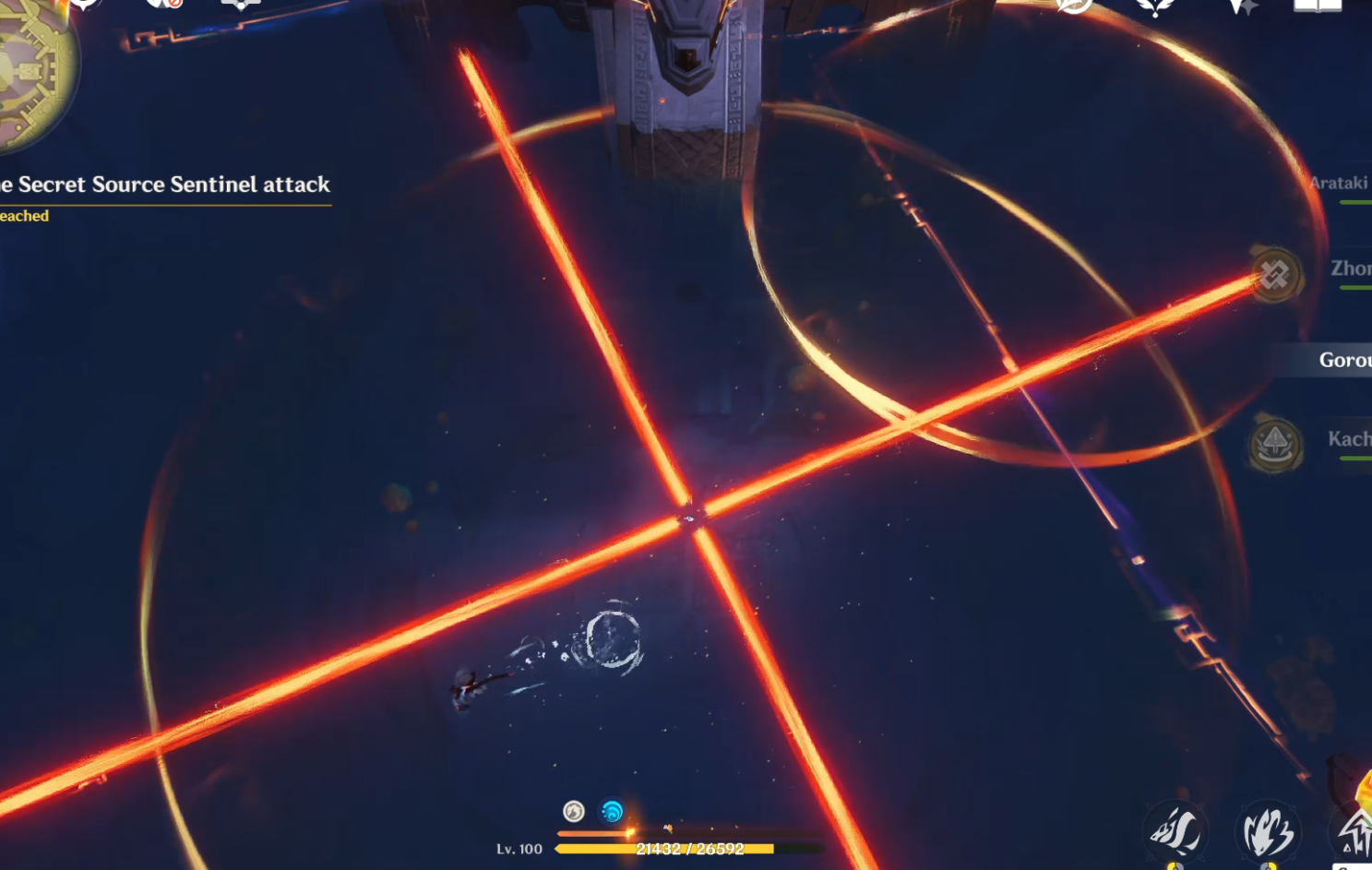Image resolution: width=1372 pixels, height=870 pixels.
Task: Expand Kachina's party slot
Action: [1347, 440]
